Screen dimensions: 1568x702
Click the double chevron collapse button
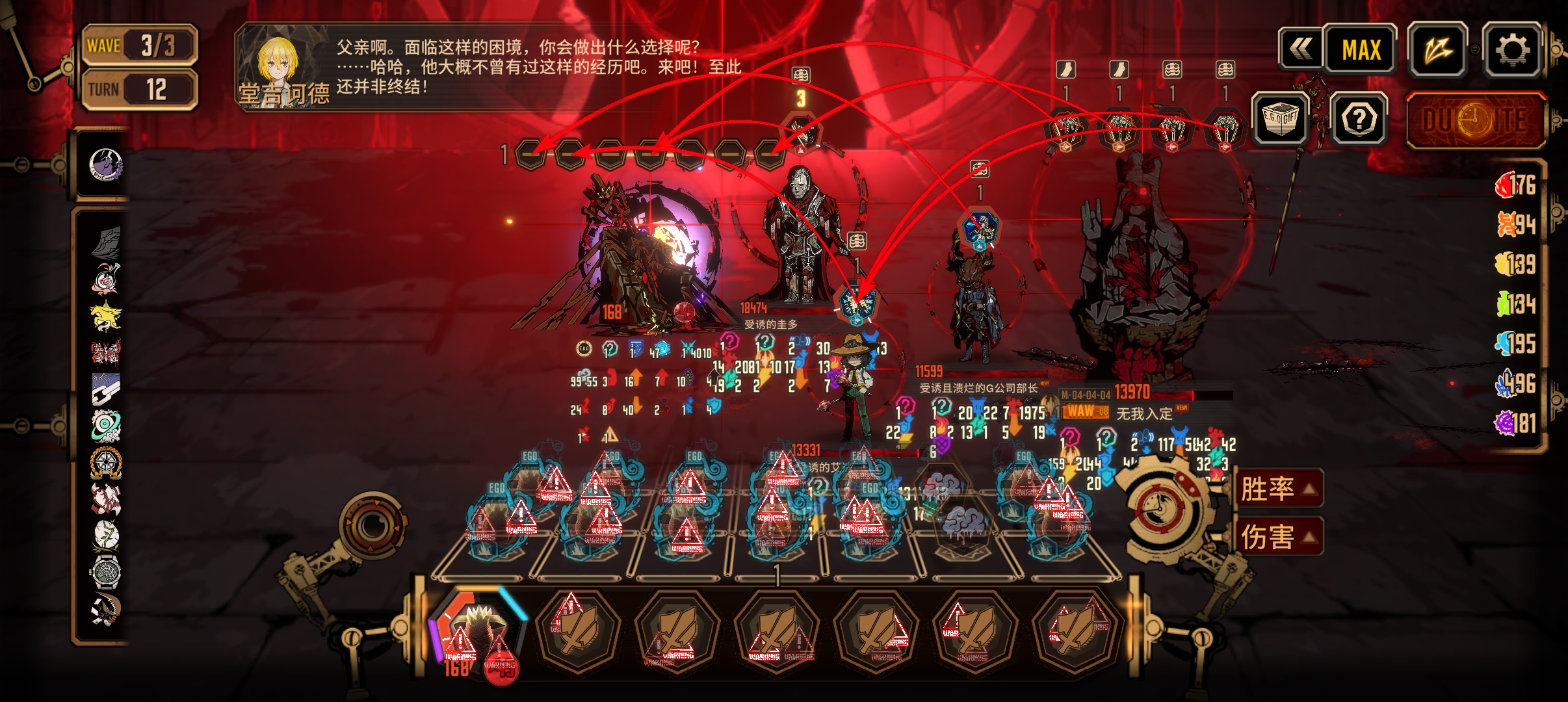pyautogui.click(x=1300, y=49)
